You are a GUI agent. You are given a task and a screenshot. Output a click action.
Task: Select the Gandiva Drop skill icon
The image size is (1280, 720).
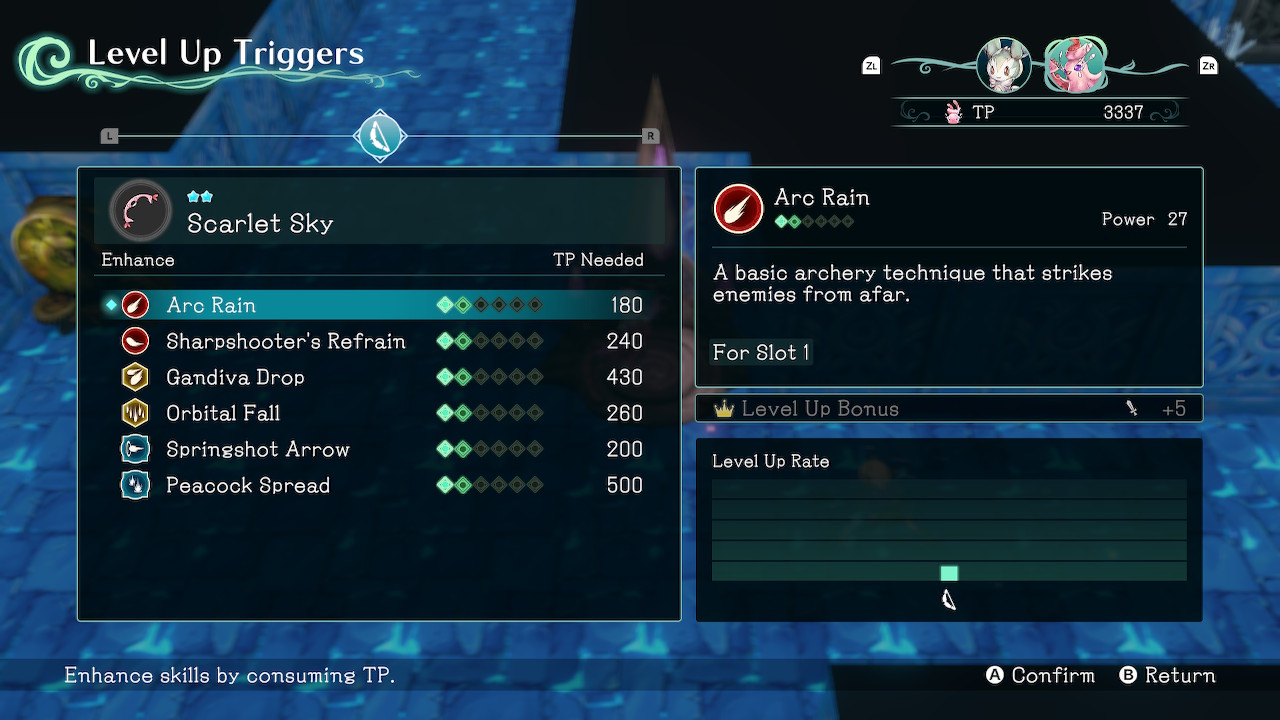[x=135, y=377]
